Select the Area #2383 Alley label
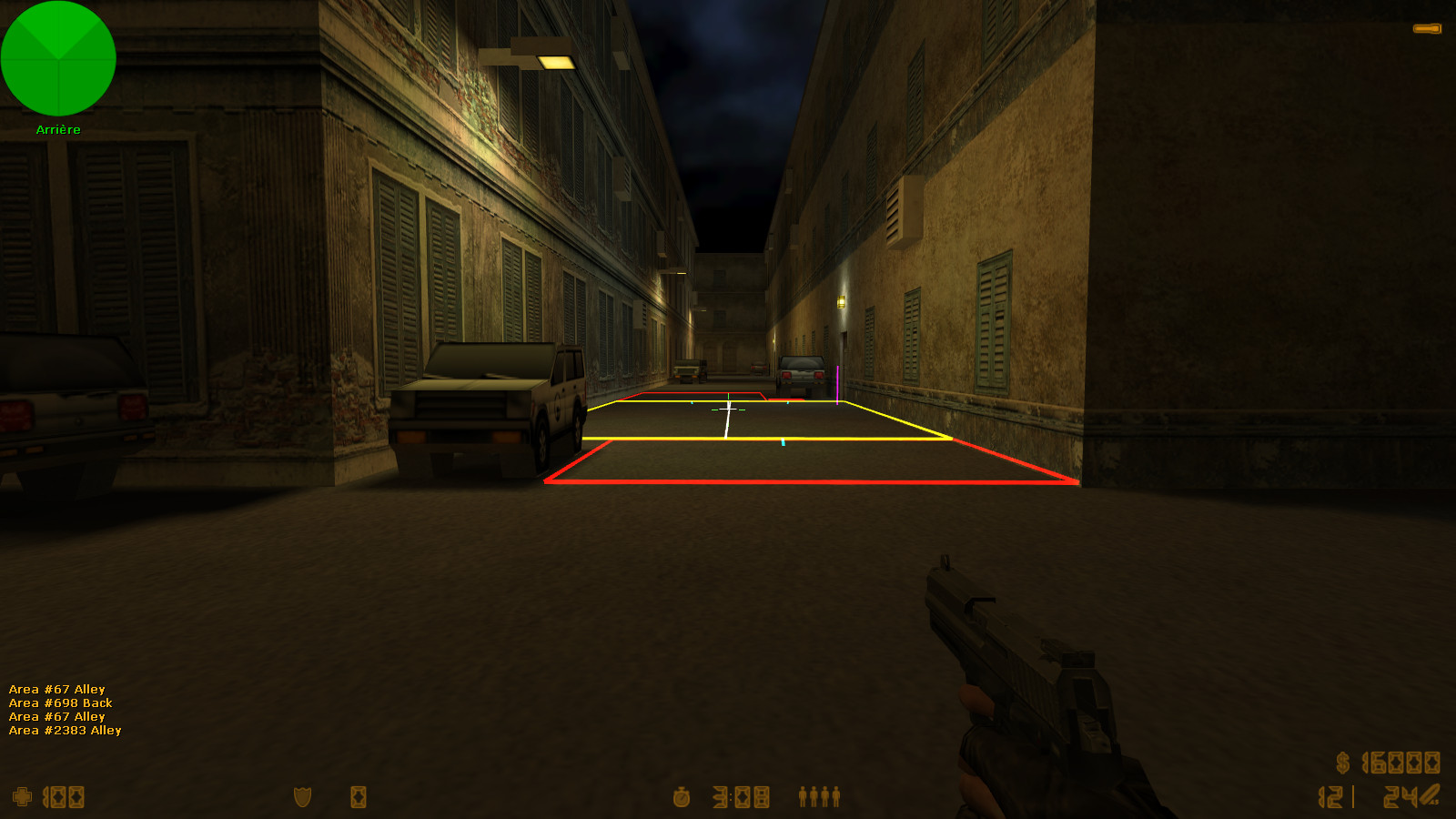 pos(64,730)
